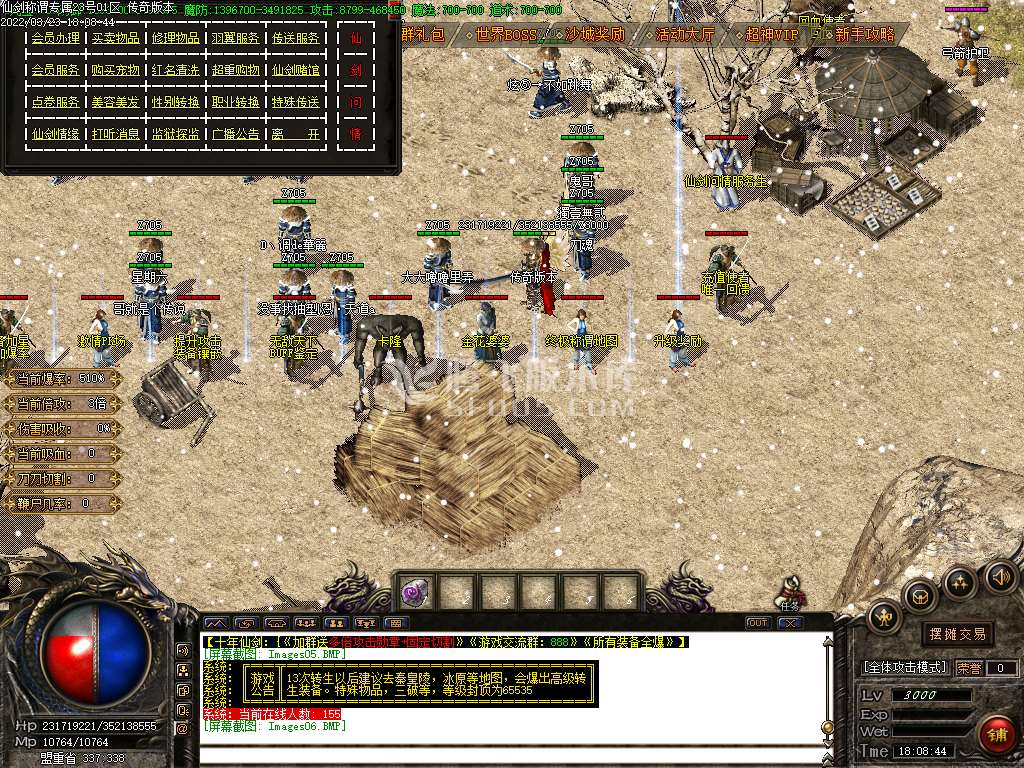Close the NPC menu with 离开
Screen dimensions: 1024x768
click(x=296, y=134)
